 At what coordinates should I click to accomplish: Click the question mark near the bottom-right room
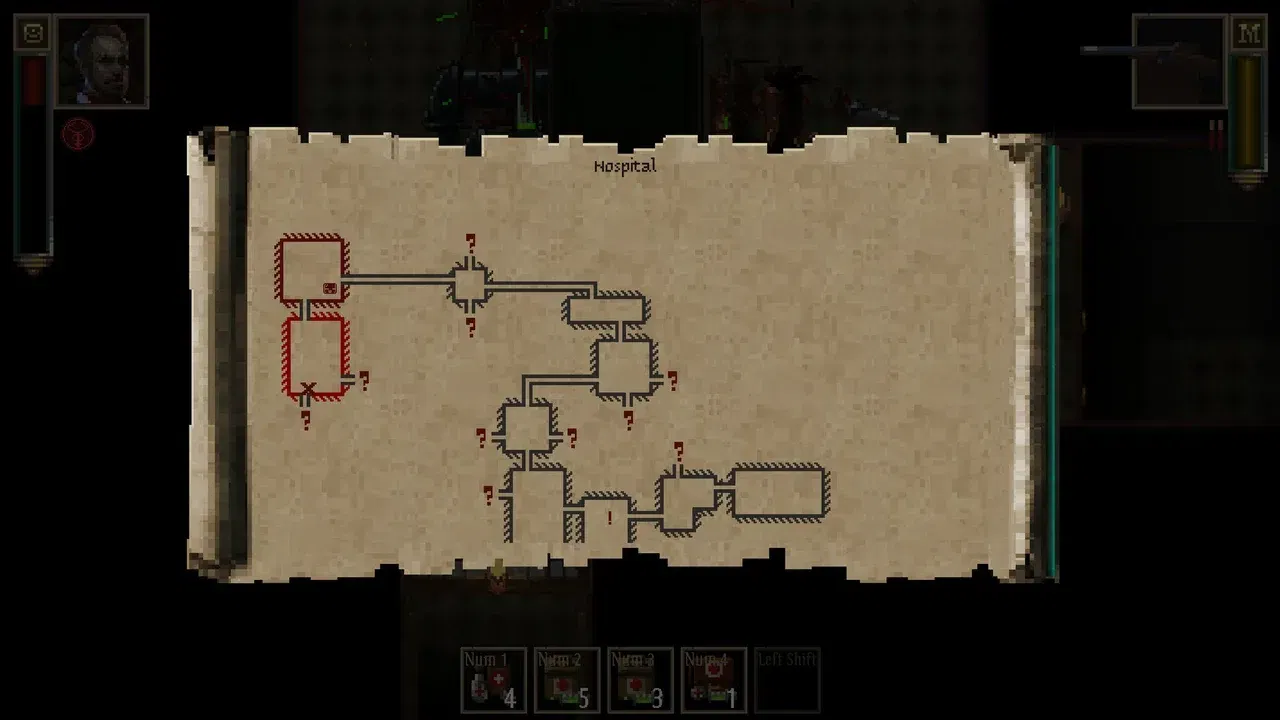[680, 453]
